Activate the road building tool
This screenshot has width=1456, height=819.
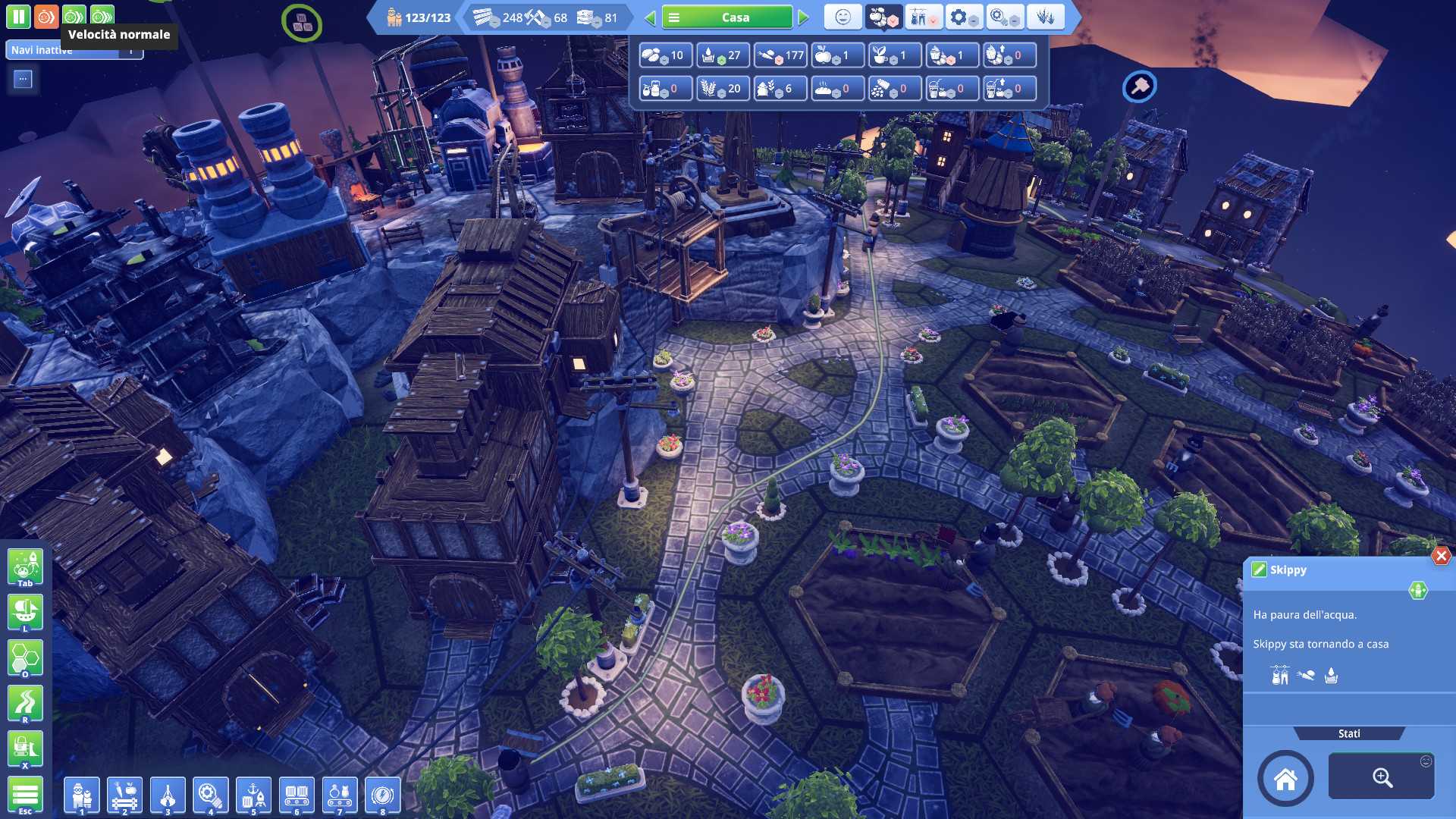(x=25, y=703)
